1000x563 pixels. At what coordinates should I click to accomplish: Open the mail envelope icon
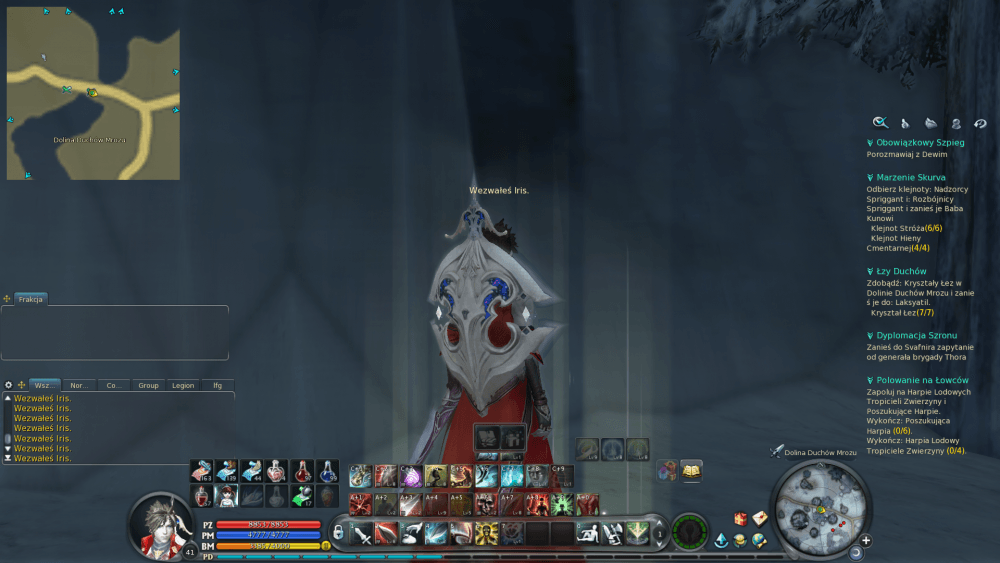[x=760, y=518]
